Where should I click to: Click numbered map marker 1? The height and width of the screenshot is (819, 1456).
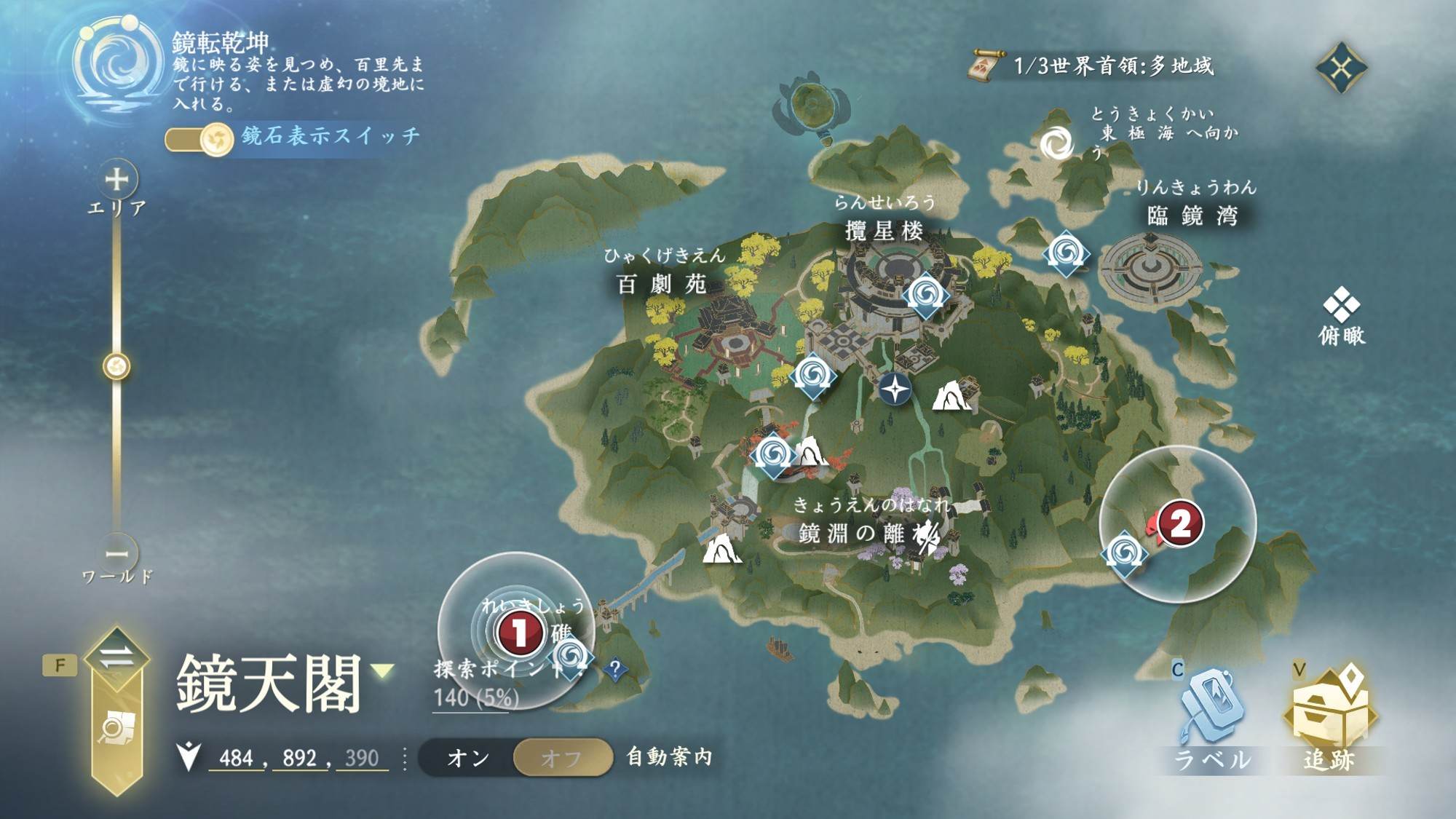point(518,632)
